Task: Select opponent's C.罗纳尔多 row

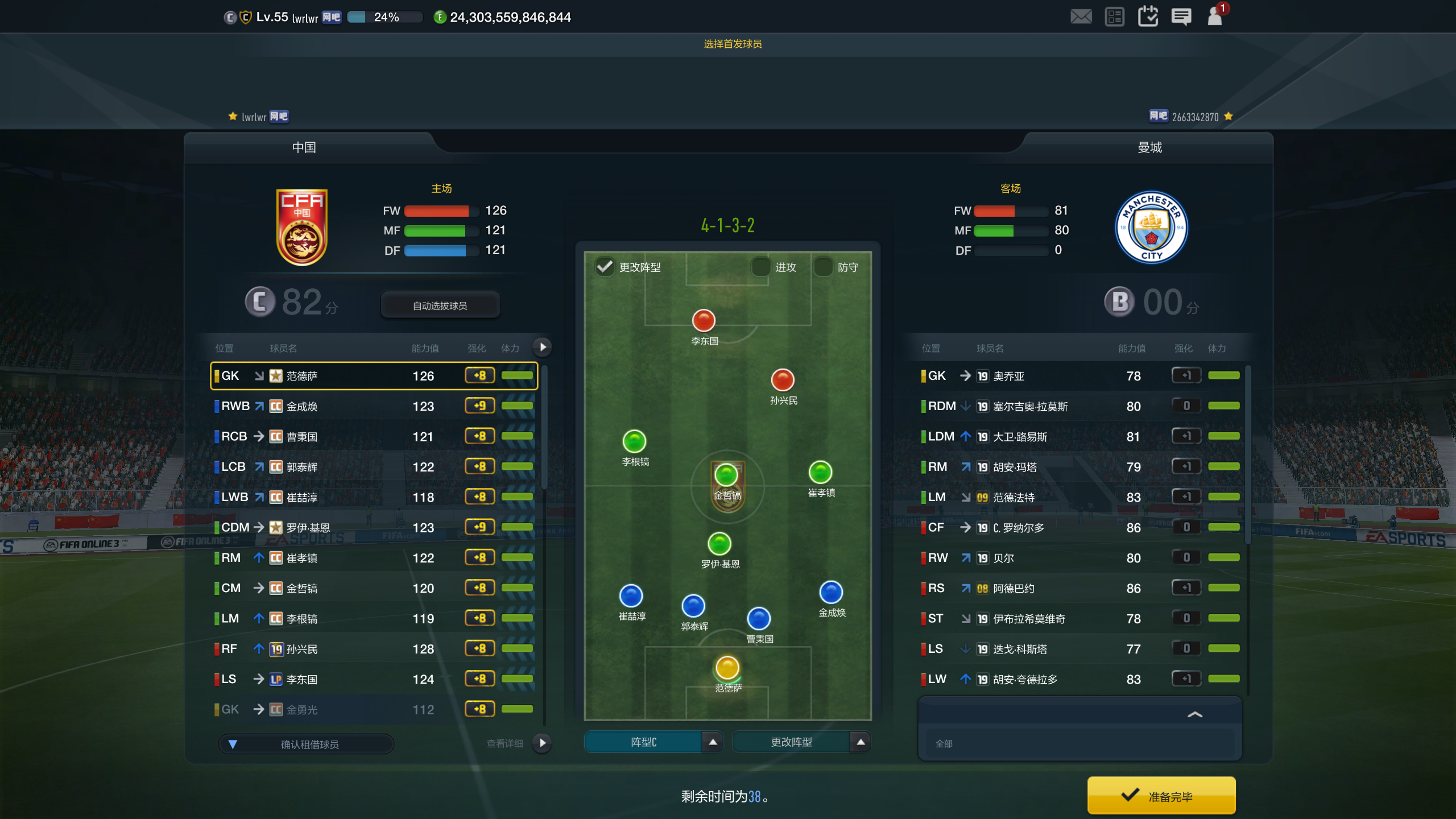Action: (1081, 527)
